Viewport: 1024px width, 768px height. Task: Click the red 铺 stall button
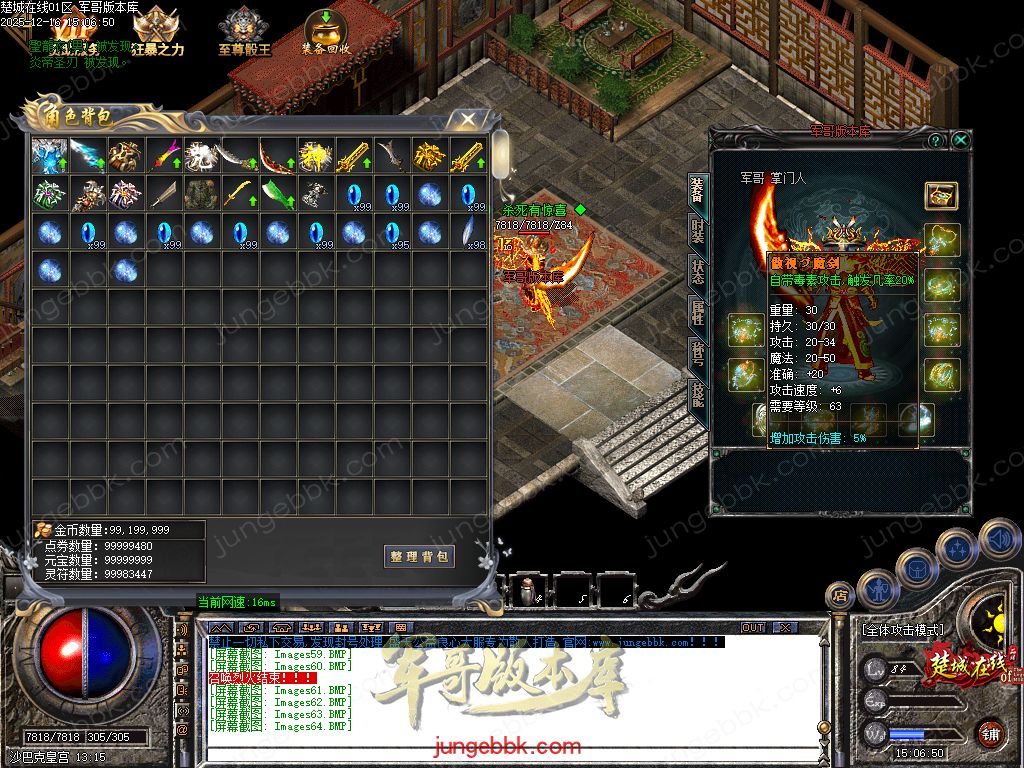[990, 734]
